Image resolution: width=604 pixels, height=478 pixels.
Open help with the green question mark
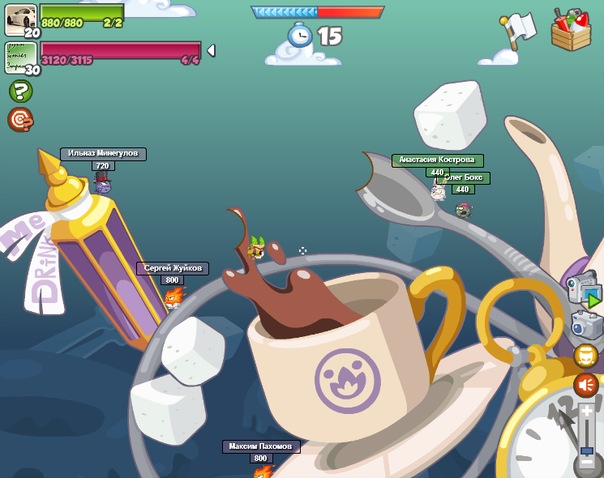[20, 91]
